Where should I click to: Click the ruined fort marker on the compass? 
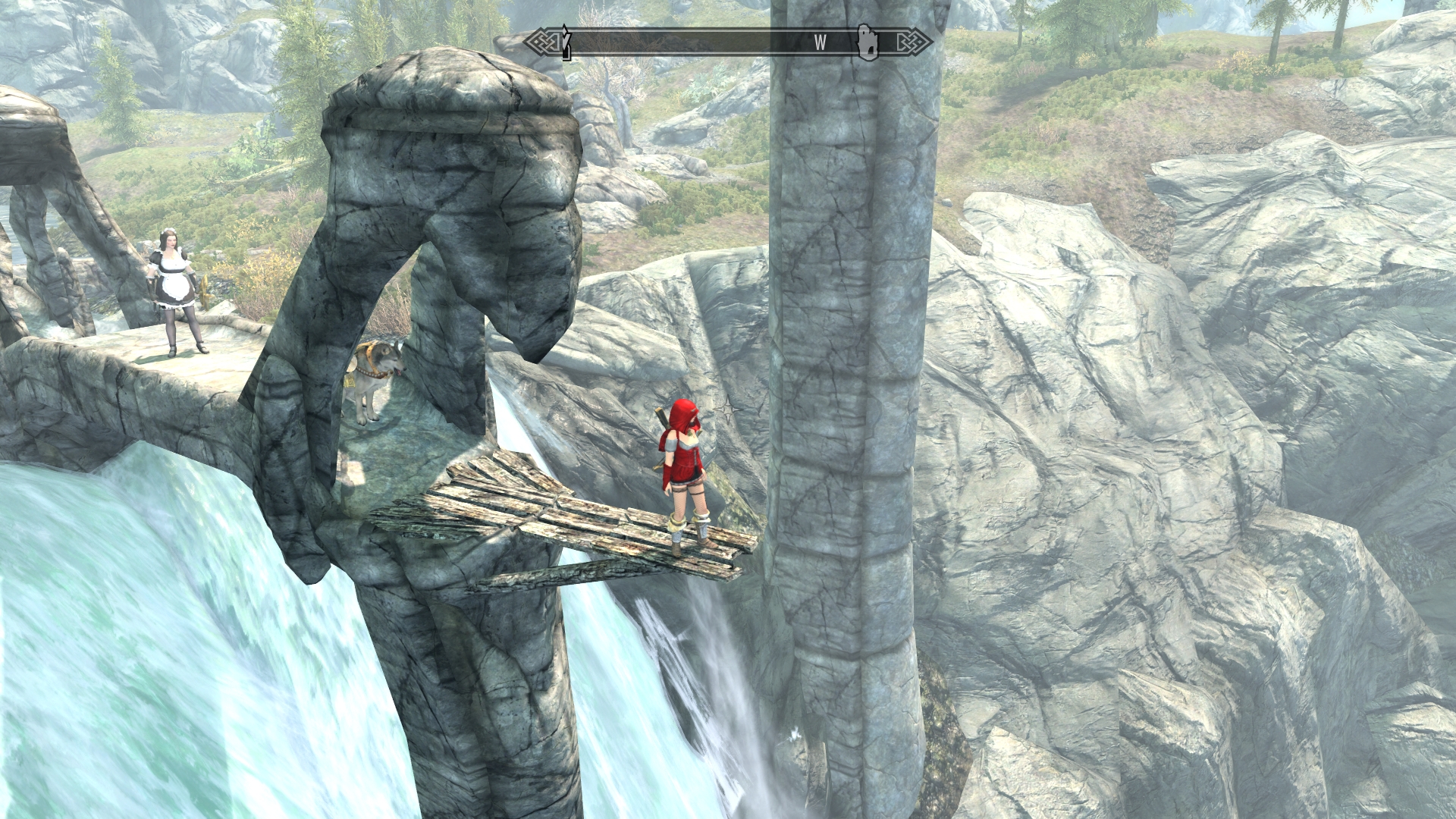(868, 42)
